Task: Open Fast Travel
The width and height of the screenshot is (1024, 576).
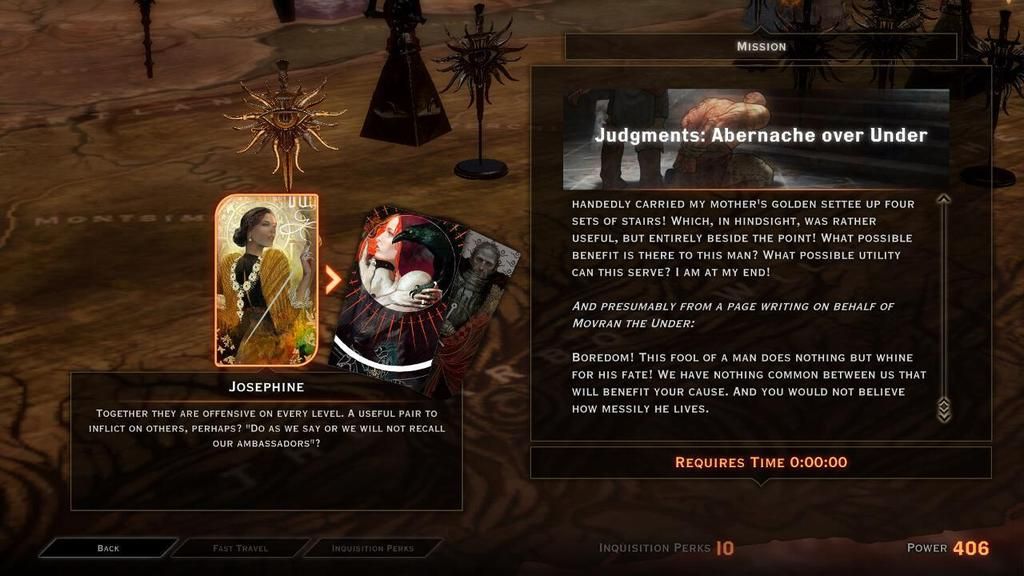Action: (x=238, y=548)
